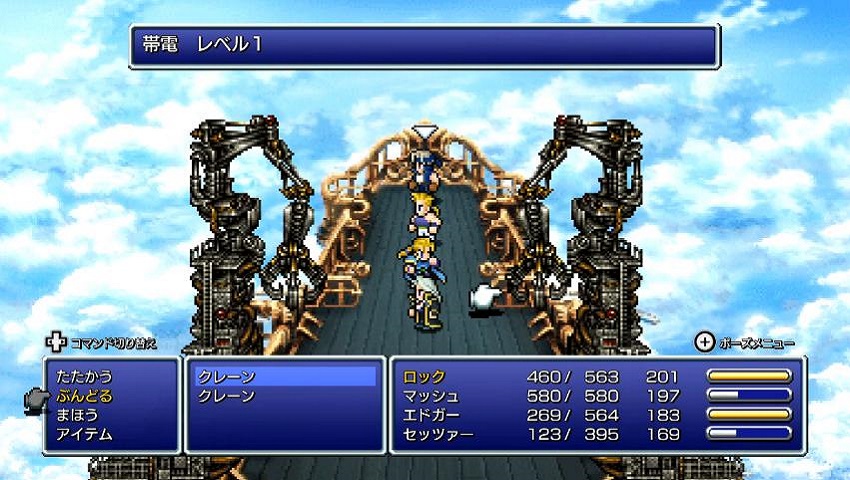Open the アイテム item menu
The width and height of the screenshot is (850, 480).
85,434
